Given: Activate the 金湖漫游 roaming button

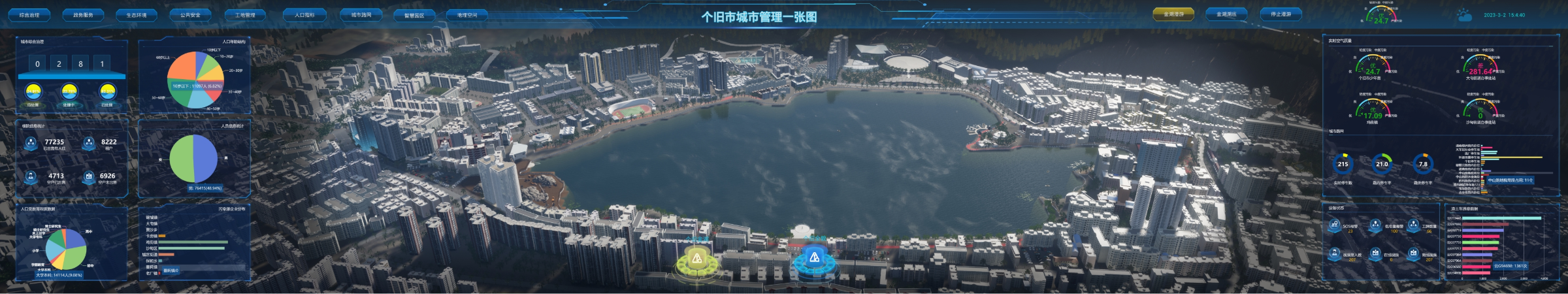Looking at the screenshot, I should coord(1173,14).
